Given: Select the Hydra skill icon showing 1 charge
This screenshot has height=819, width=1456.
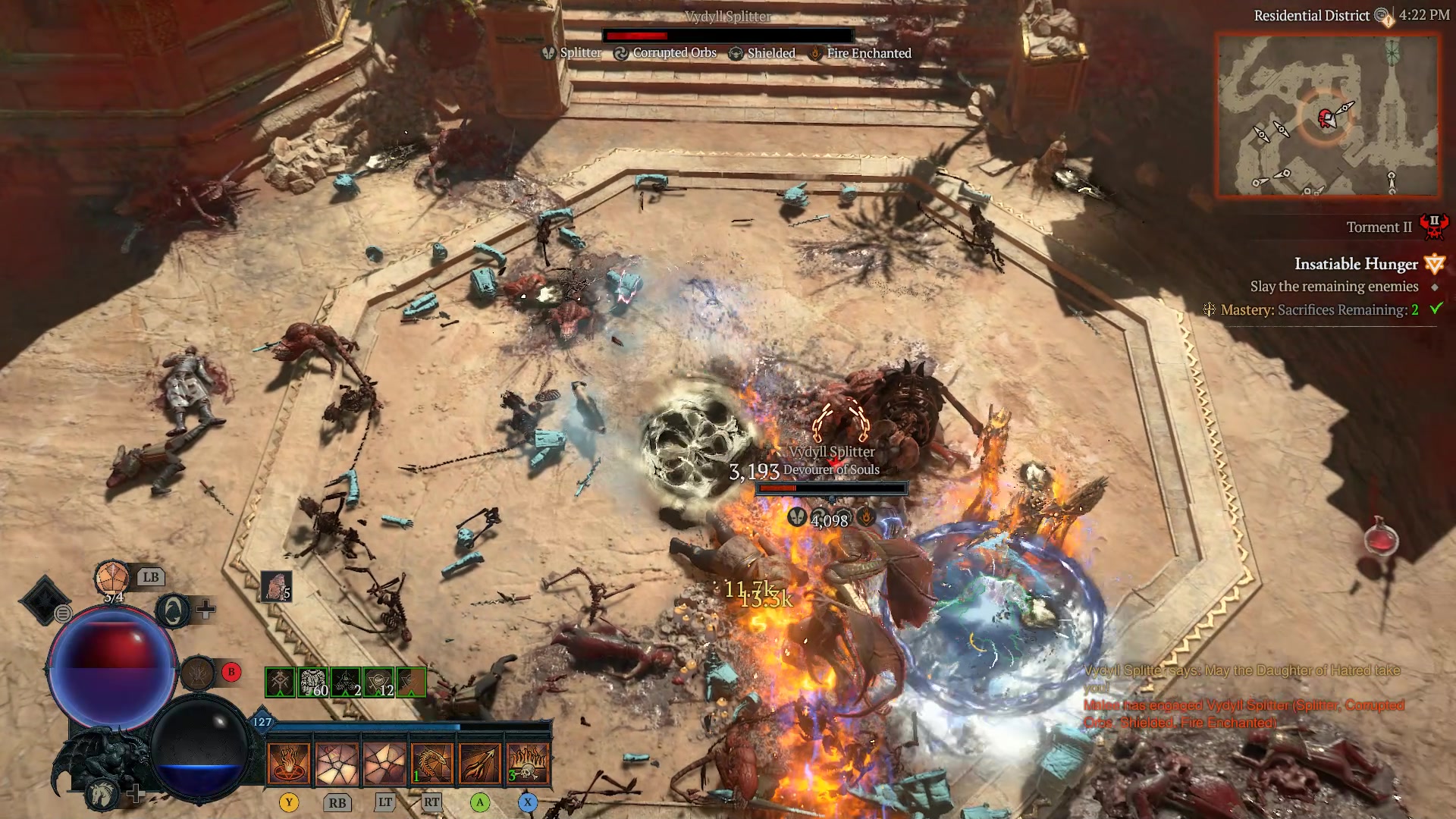Looking at the screenshot, I should click(x=432, y=764).
